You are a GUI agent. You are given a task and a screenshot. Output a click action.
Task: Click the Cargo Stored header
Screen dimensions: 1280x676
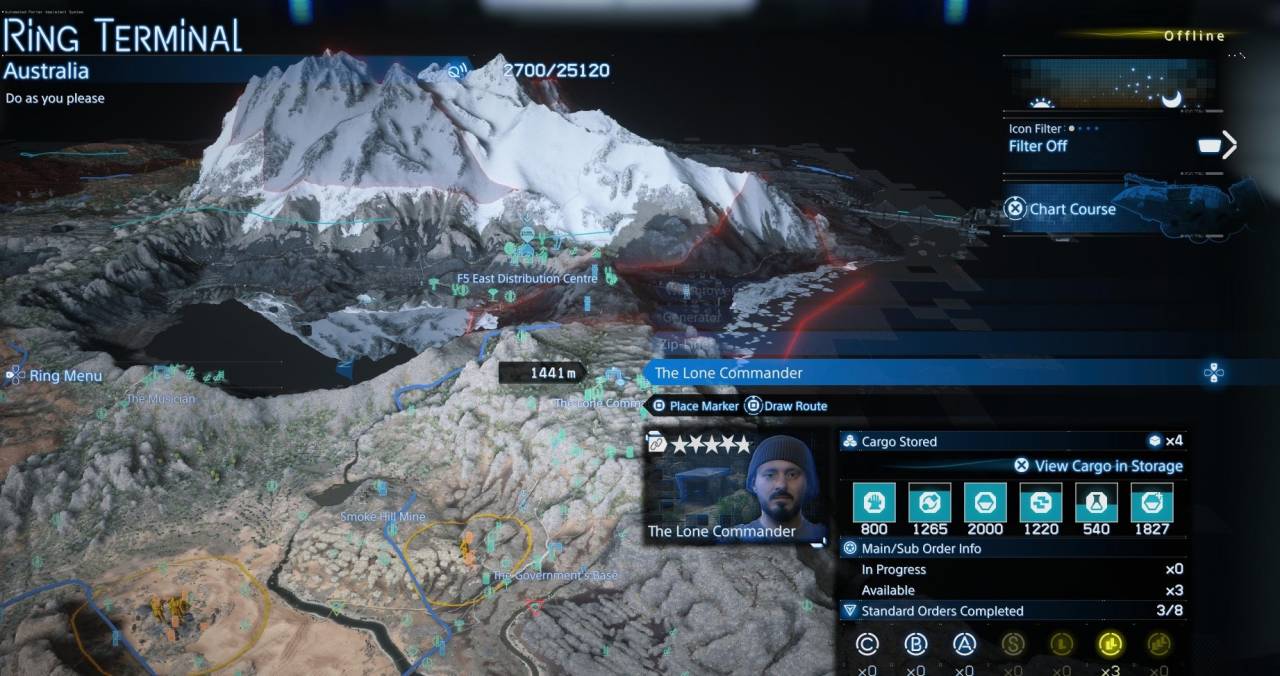point(898,441)
